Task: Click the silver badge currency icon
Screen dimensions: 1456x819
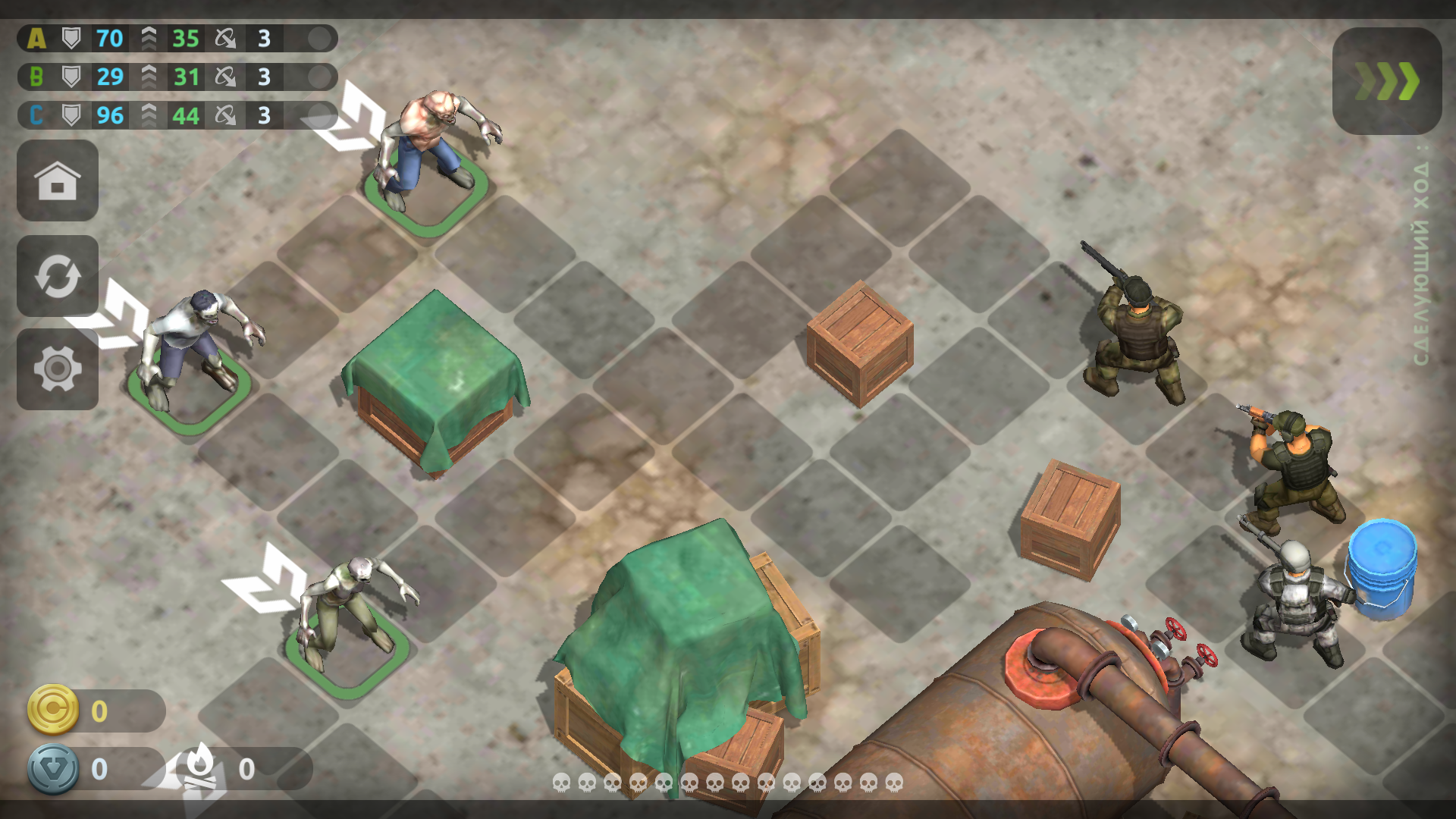Action: [53, 769]
